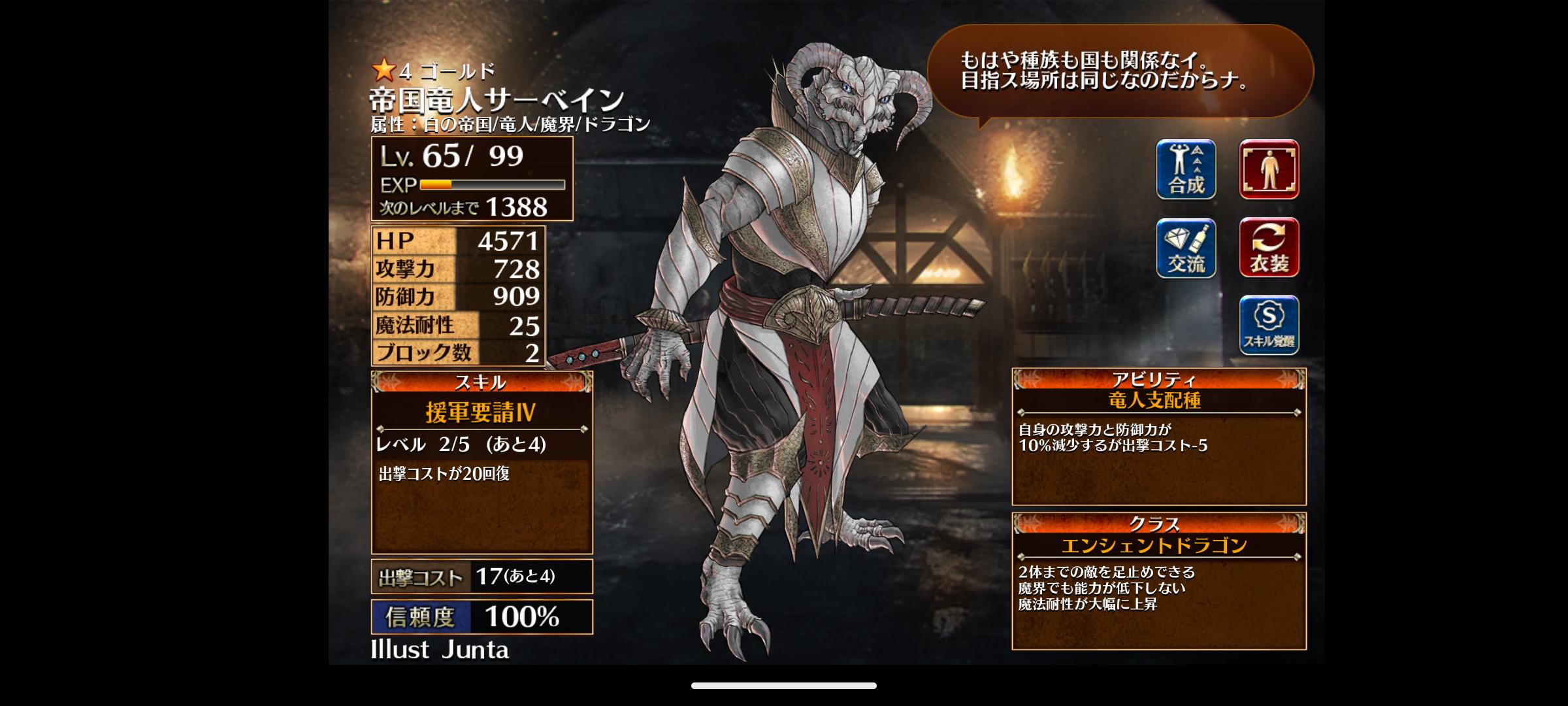This screenshot has height=706, width=1568.
Task: Tap the red character silhouette button
Action: 1269,169
